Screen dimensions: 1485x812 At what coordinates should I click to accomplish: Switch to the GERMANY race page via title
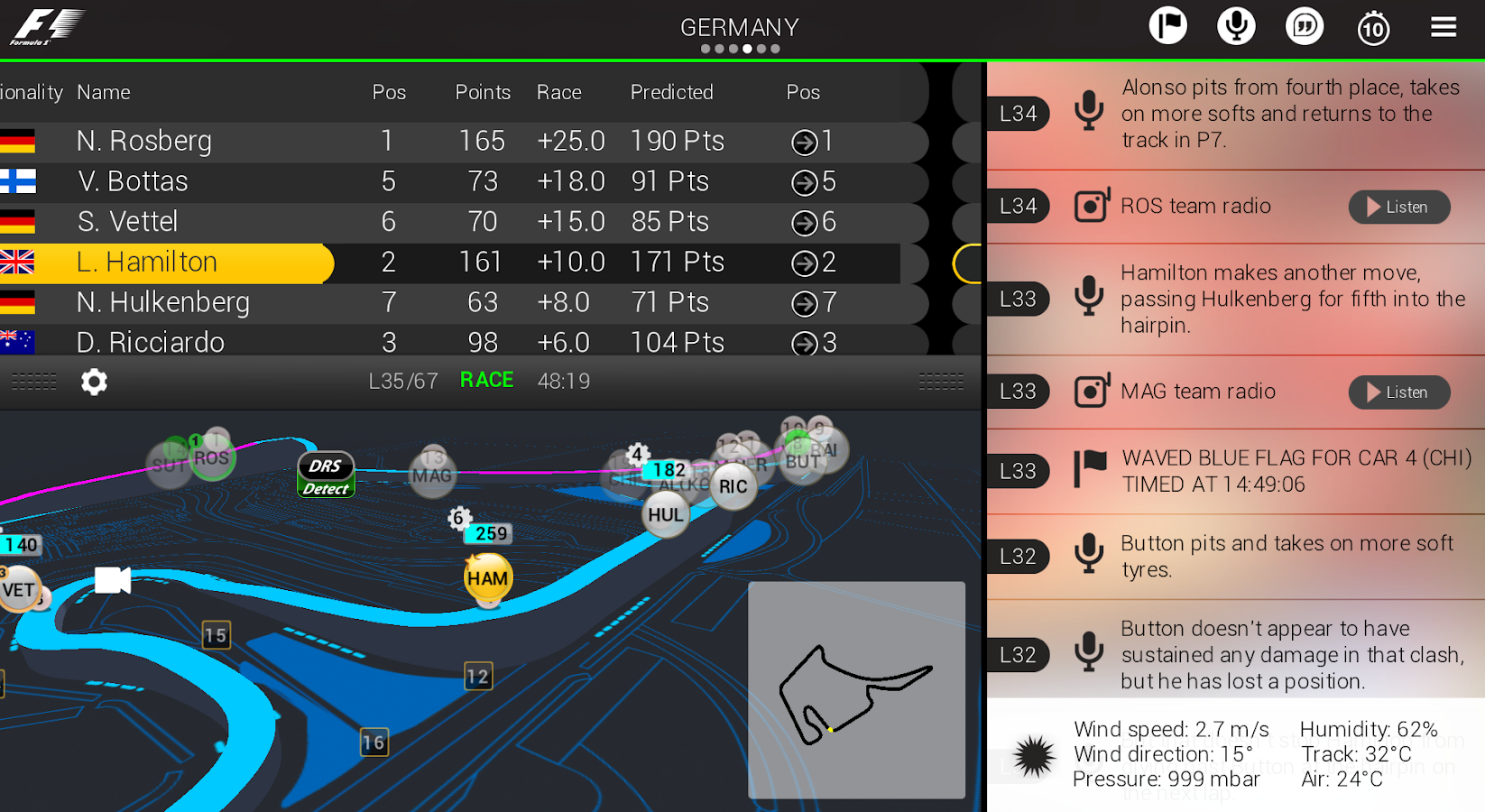739,26
